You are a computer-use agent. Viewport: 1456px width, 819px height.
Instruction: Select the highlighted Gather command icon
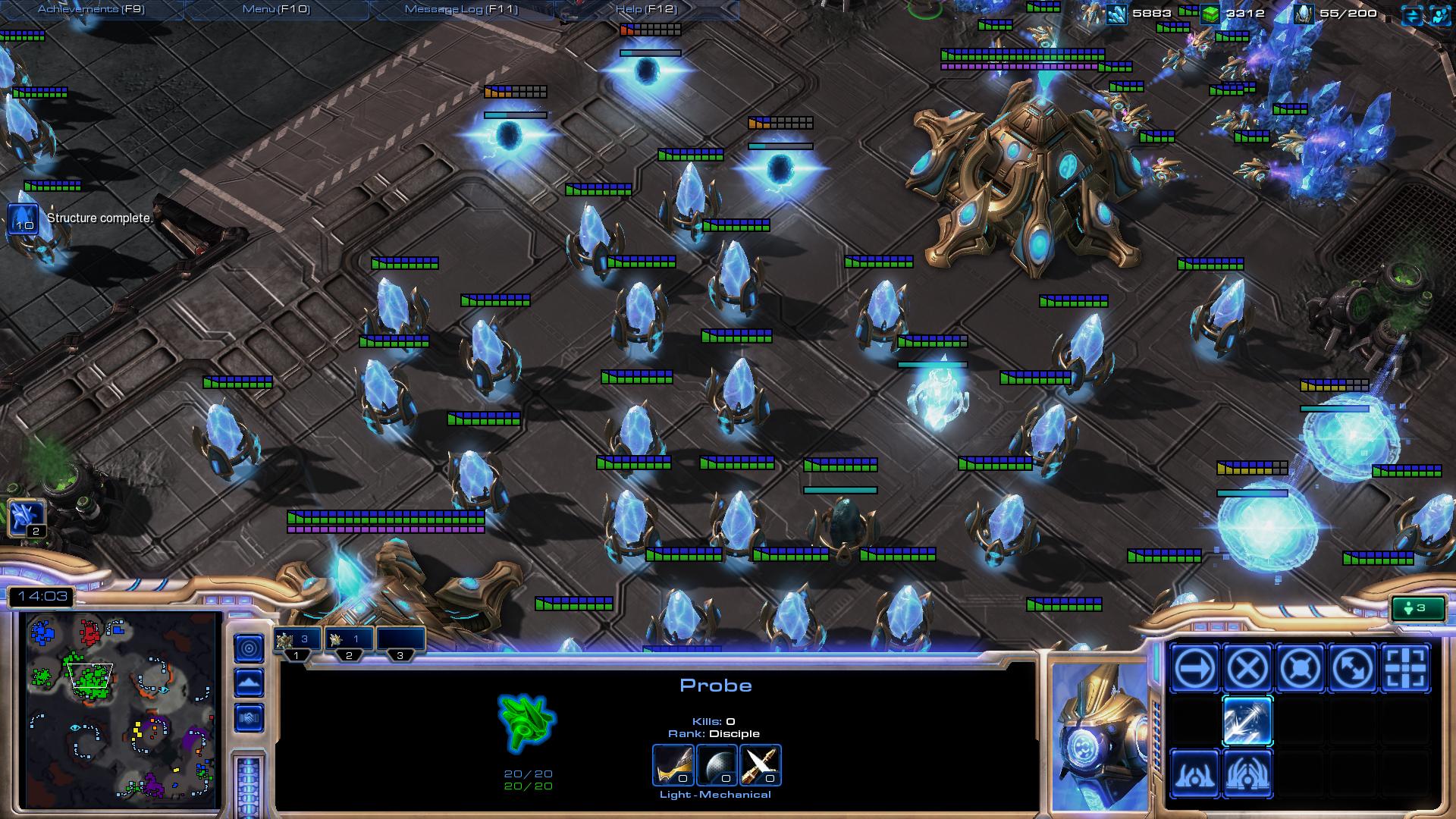coord(1246,720)
